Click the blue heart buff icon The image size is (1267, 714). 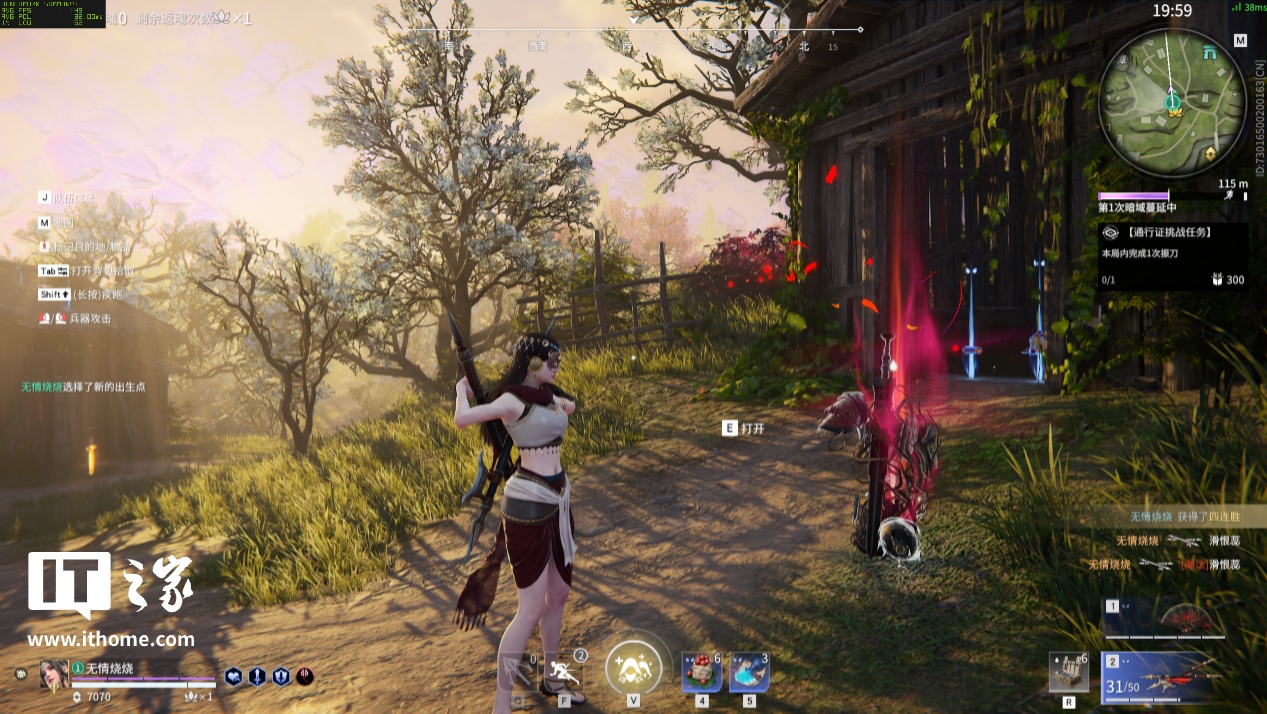coord(233,677)
